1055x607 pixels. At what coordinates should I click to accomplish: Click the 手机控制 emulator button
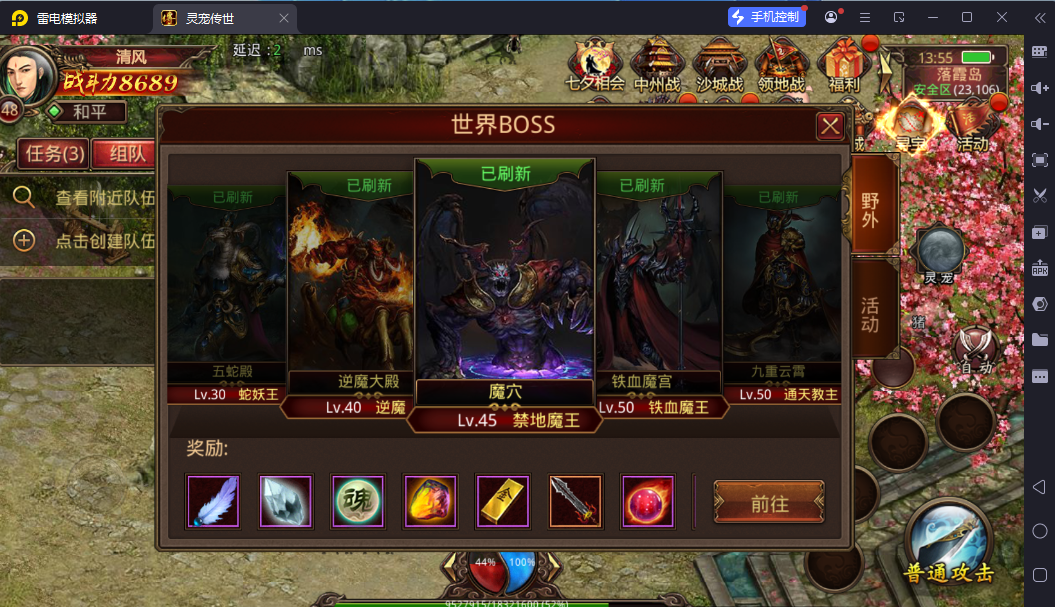coord(766,17)
